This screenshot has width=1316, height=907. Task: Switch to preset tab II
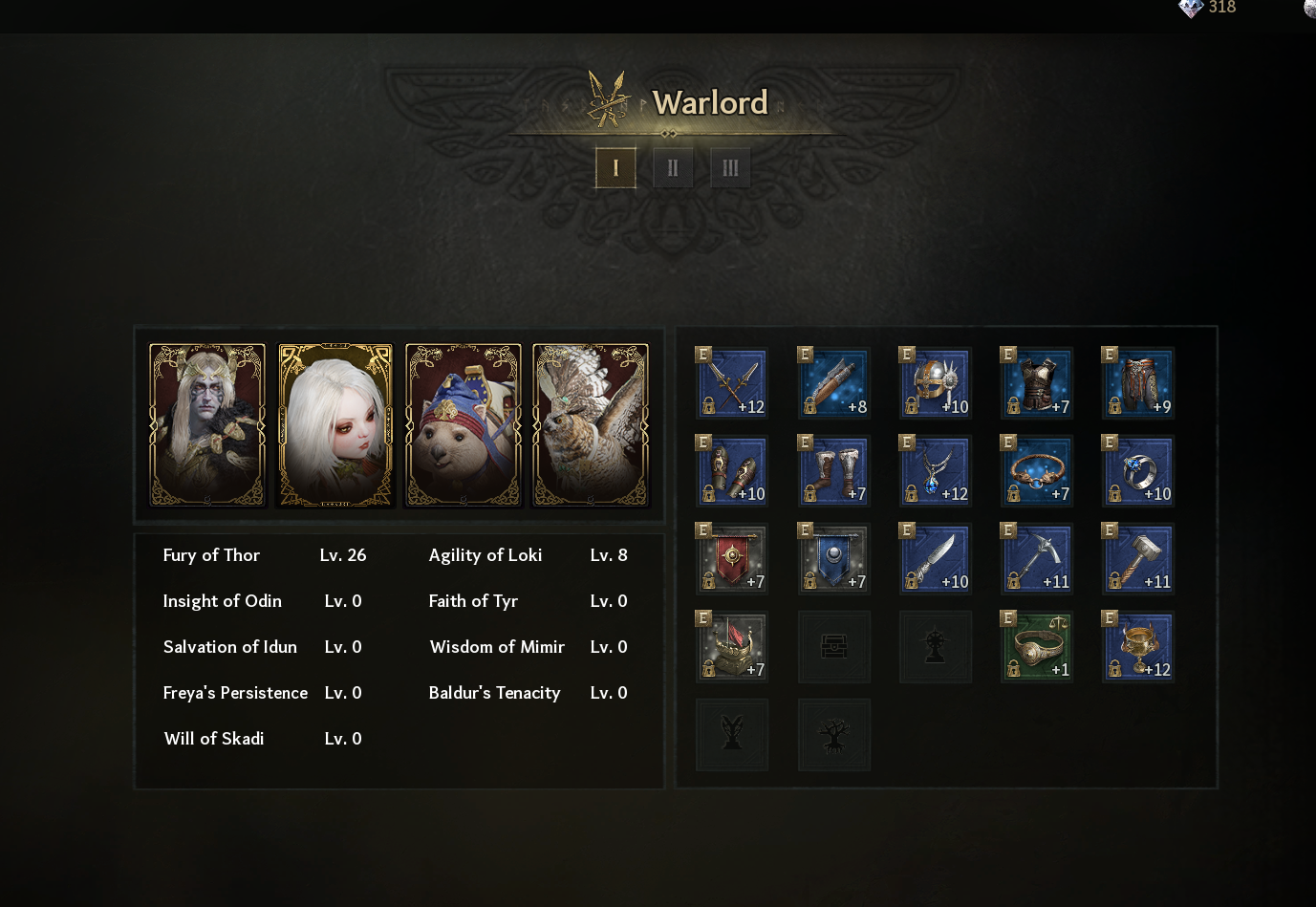coord(673,168)
